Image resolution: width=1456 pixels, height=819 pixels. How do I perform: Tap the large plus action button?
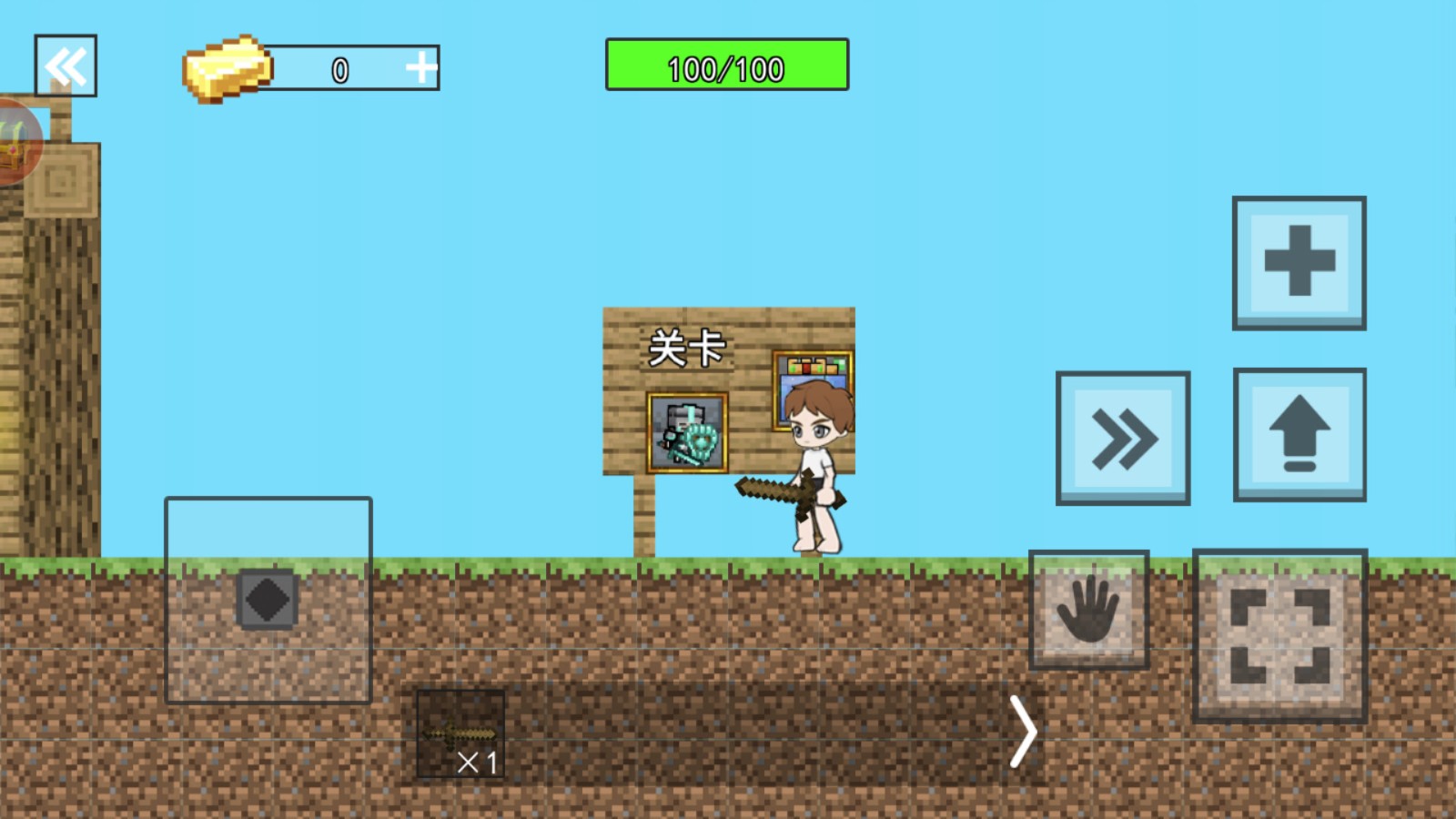1299,262
